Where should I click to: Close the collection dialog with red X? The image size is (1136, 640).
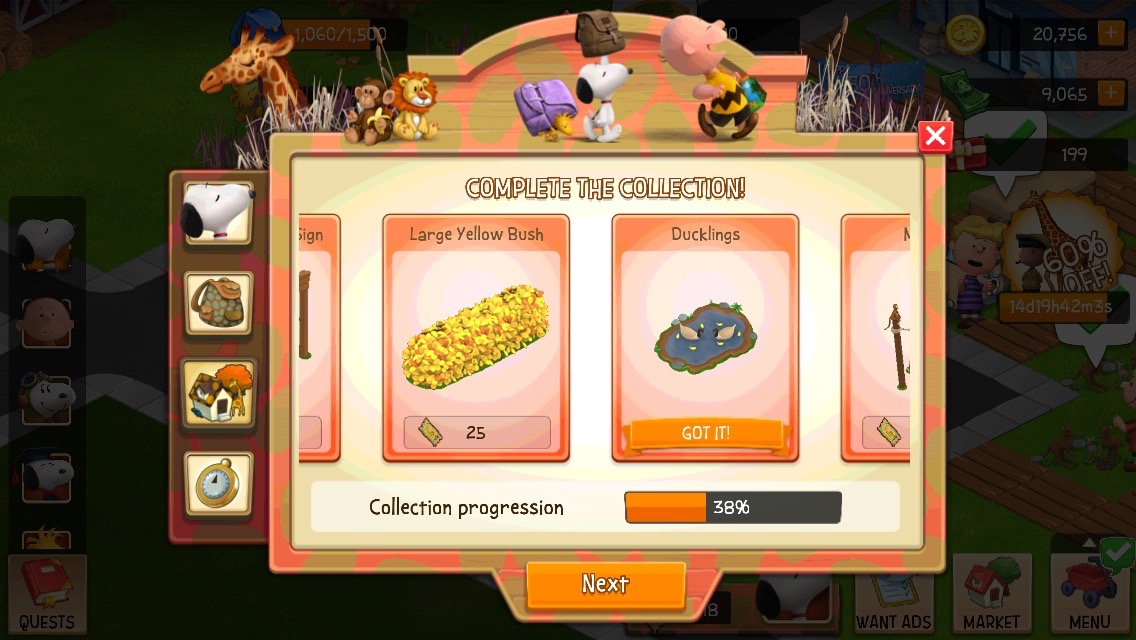[935, 136]
